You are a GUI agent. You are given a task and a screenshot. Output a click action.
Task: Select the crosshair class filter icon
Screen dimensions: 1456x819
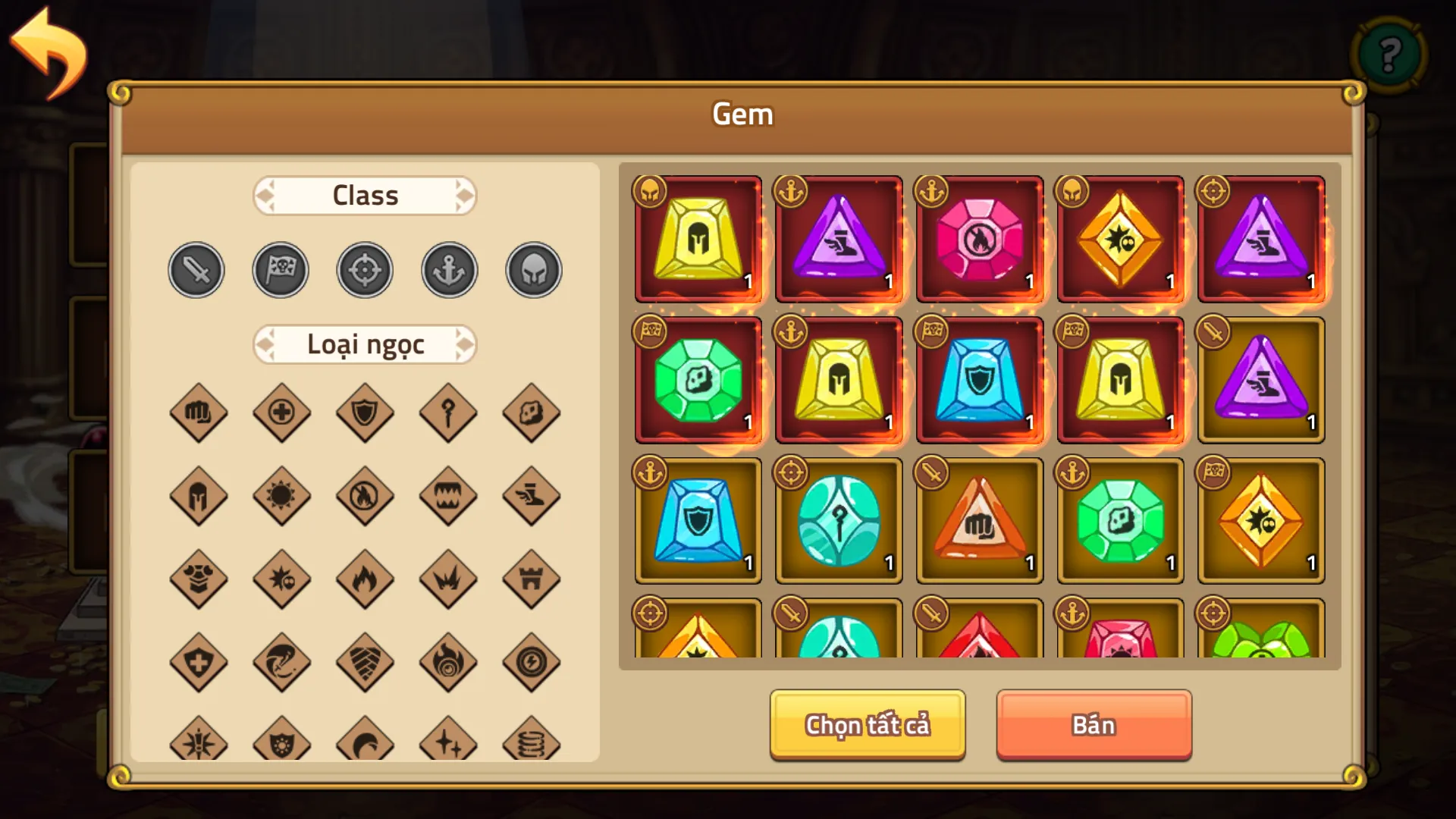click(365, 270)
